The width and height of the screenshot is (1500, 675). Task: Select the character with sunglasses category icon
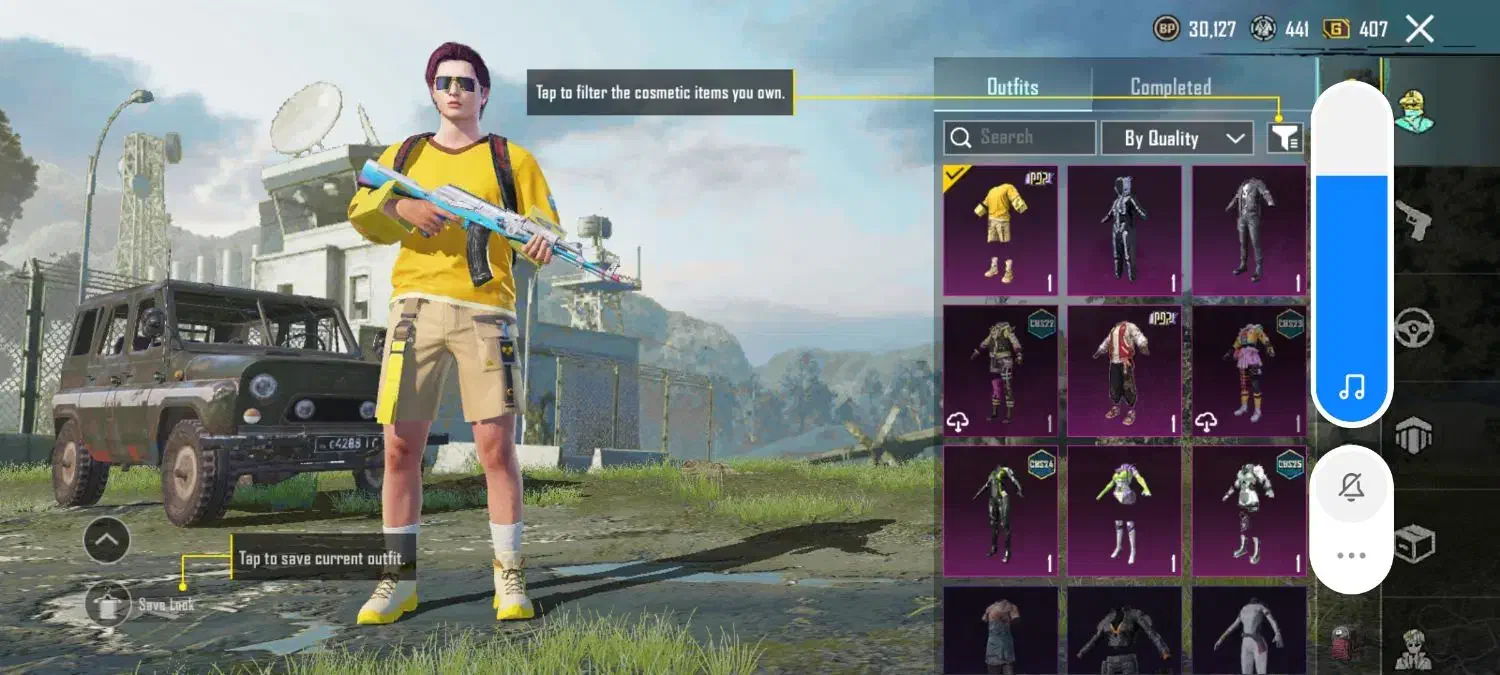coord(1414,647)
